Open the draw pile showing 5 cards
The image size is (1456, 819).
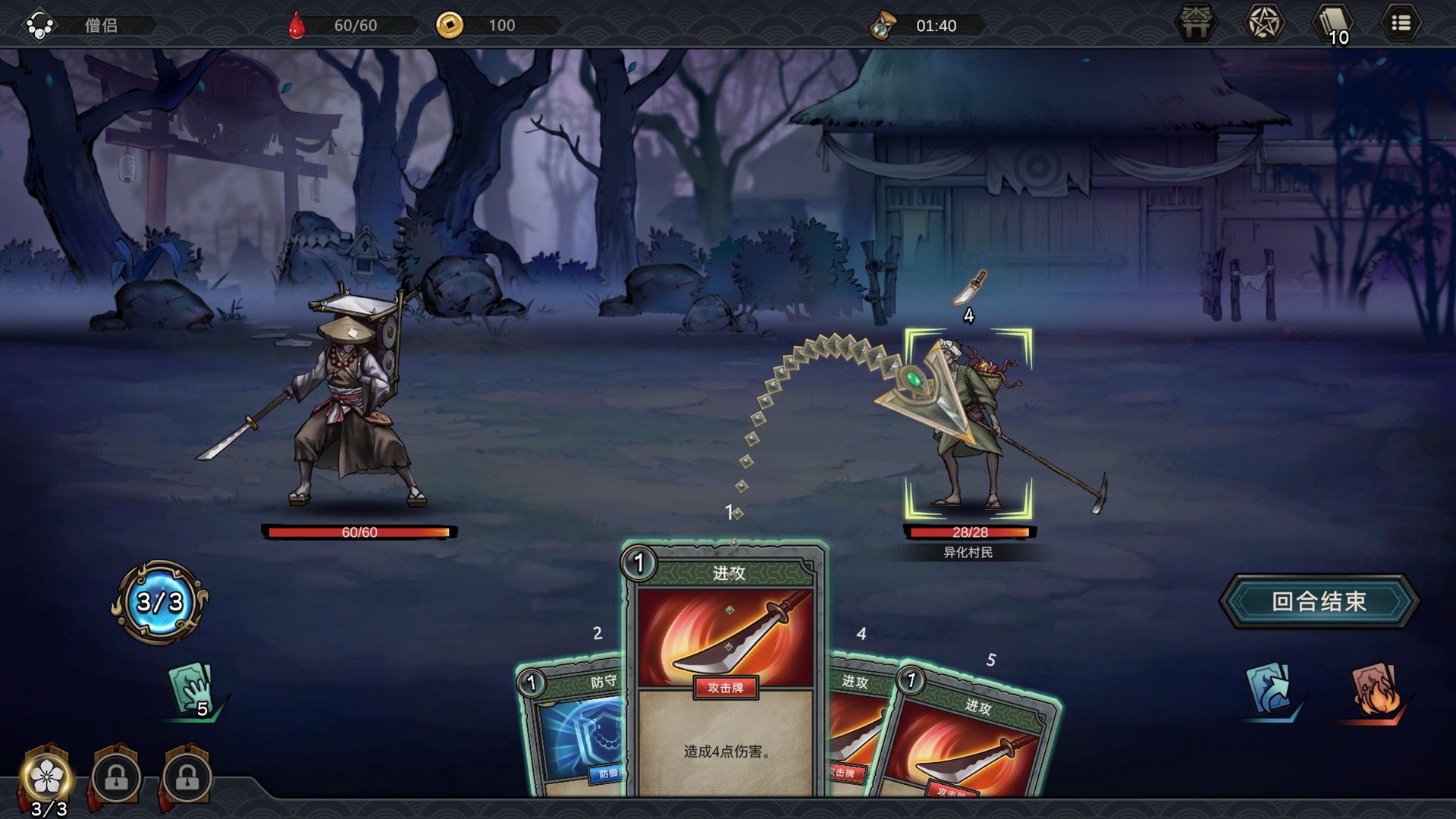[193, 689]
